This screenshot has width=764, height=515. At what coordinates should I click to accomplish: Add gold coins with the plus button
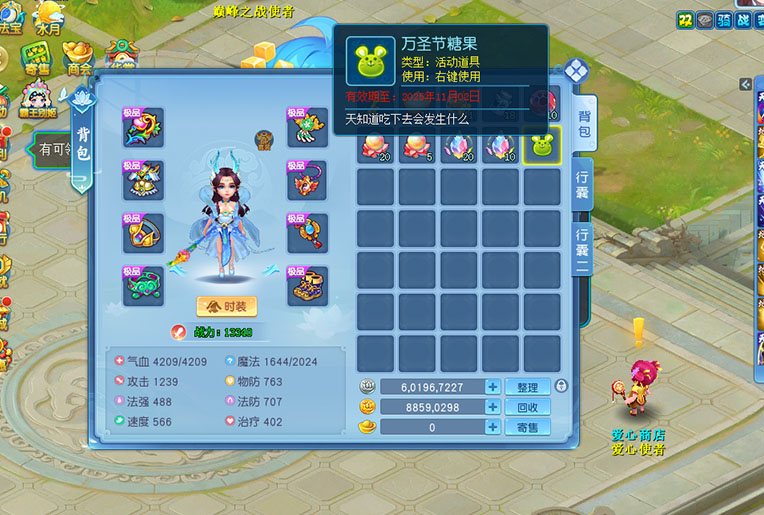pos(492,407)
